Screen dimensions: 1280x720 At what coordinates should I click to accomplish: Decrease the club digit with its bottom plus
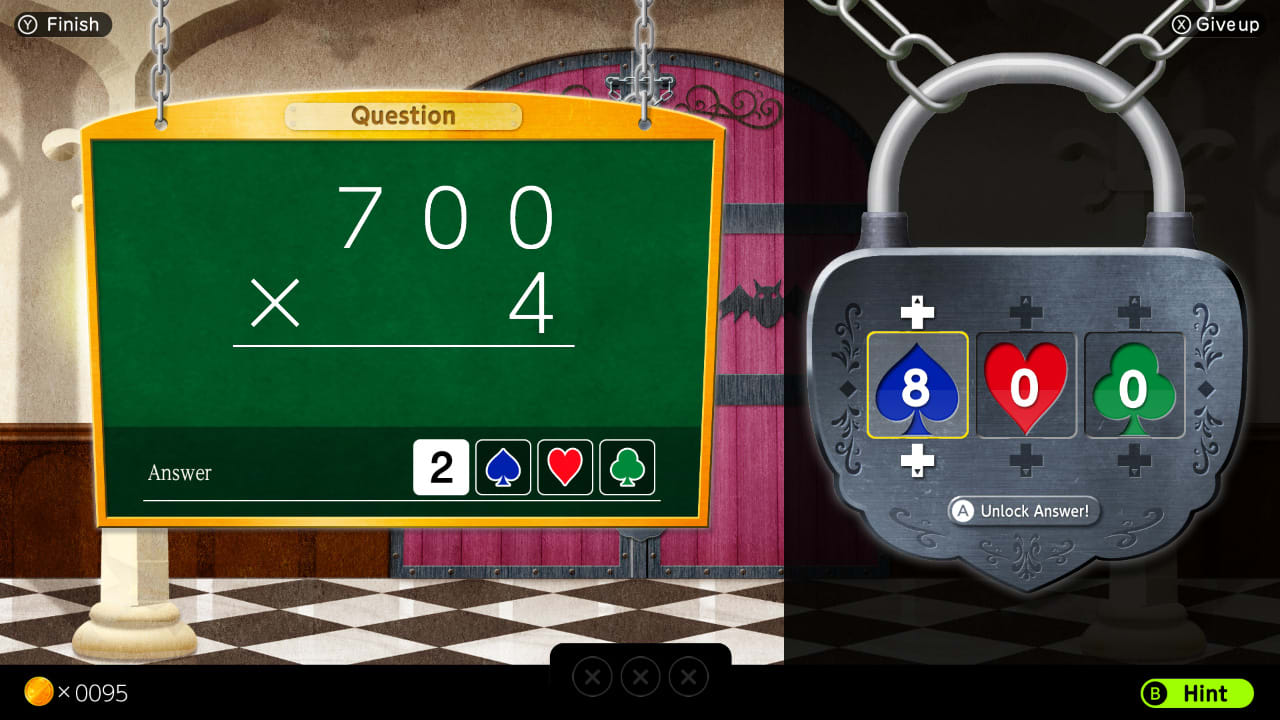[x=1134, y=460]
